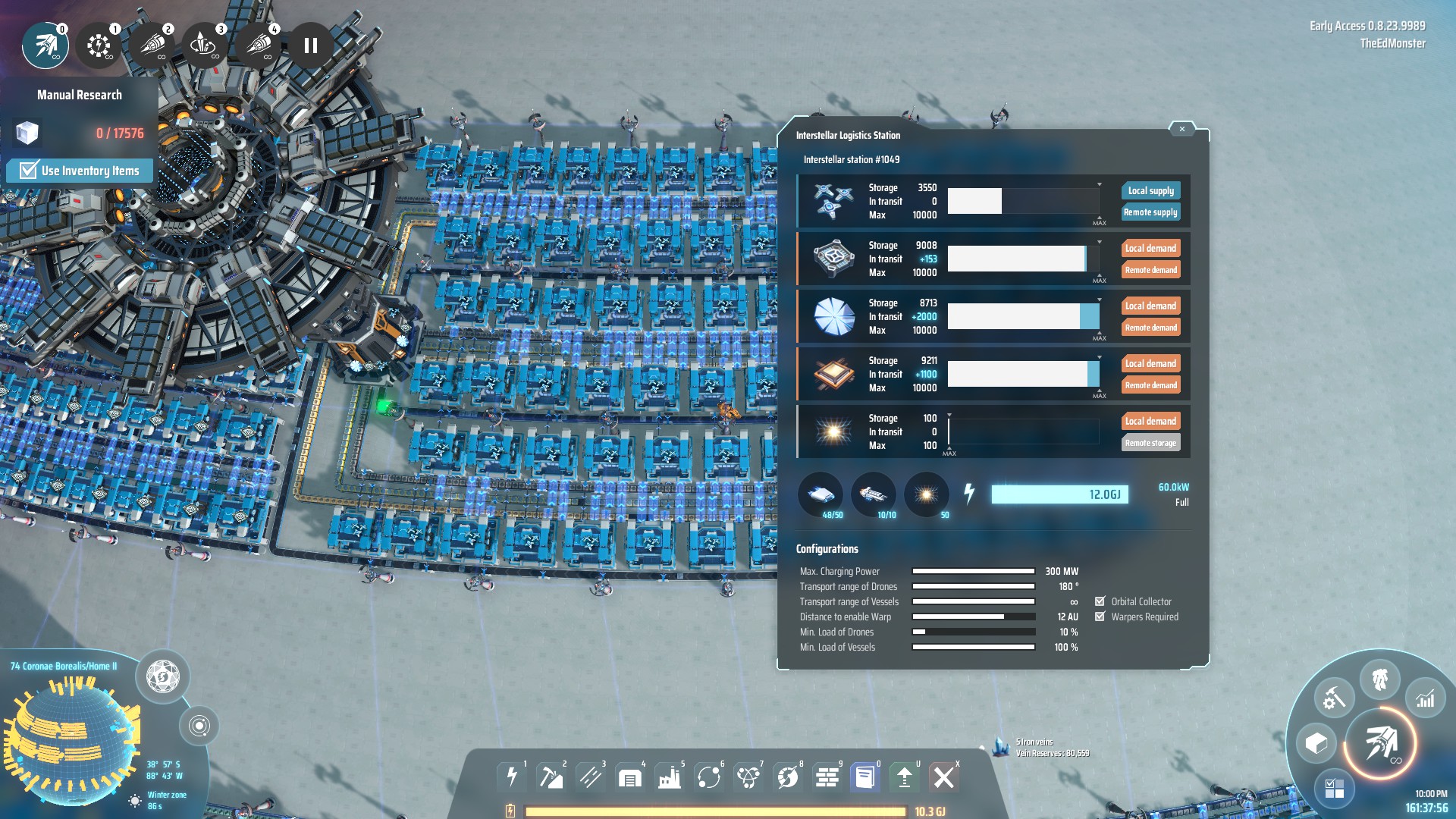This screenshot has height=819, width=1456.
Task: Open the blueprint book tool
Action: tap(864, 777)
